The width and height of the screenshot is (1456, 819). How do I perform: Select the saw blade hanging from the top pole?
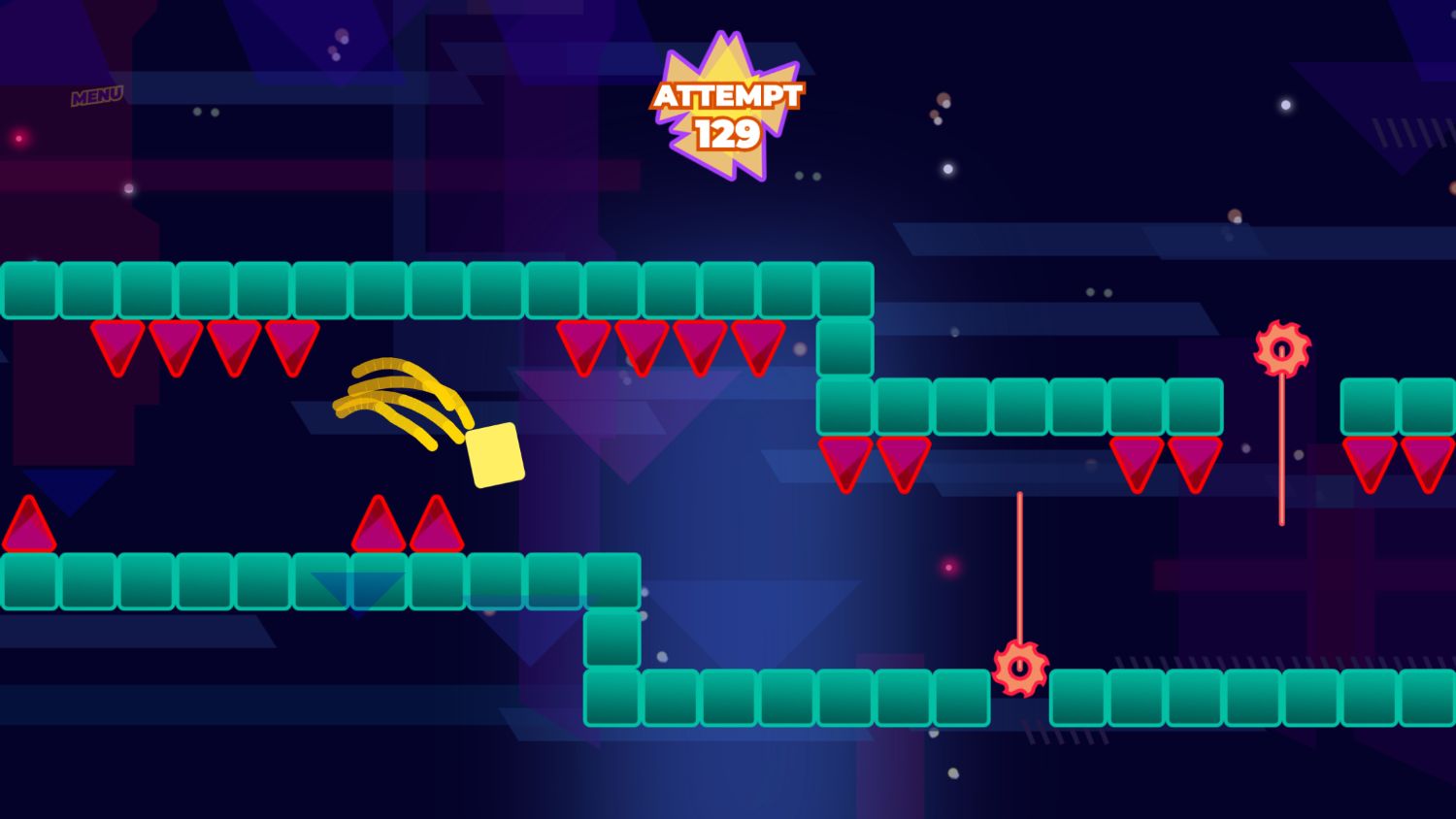1283,348
